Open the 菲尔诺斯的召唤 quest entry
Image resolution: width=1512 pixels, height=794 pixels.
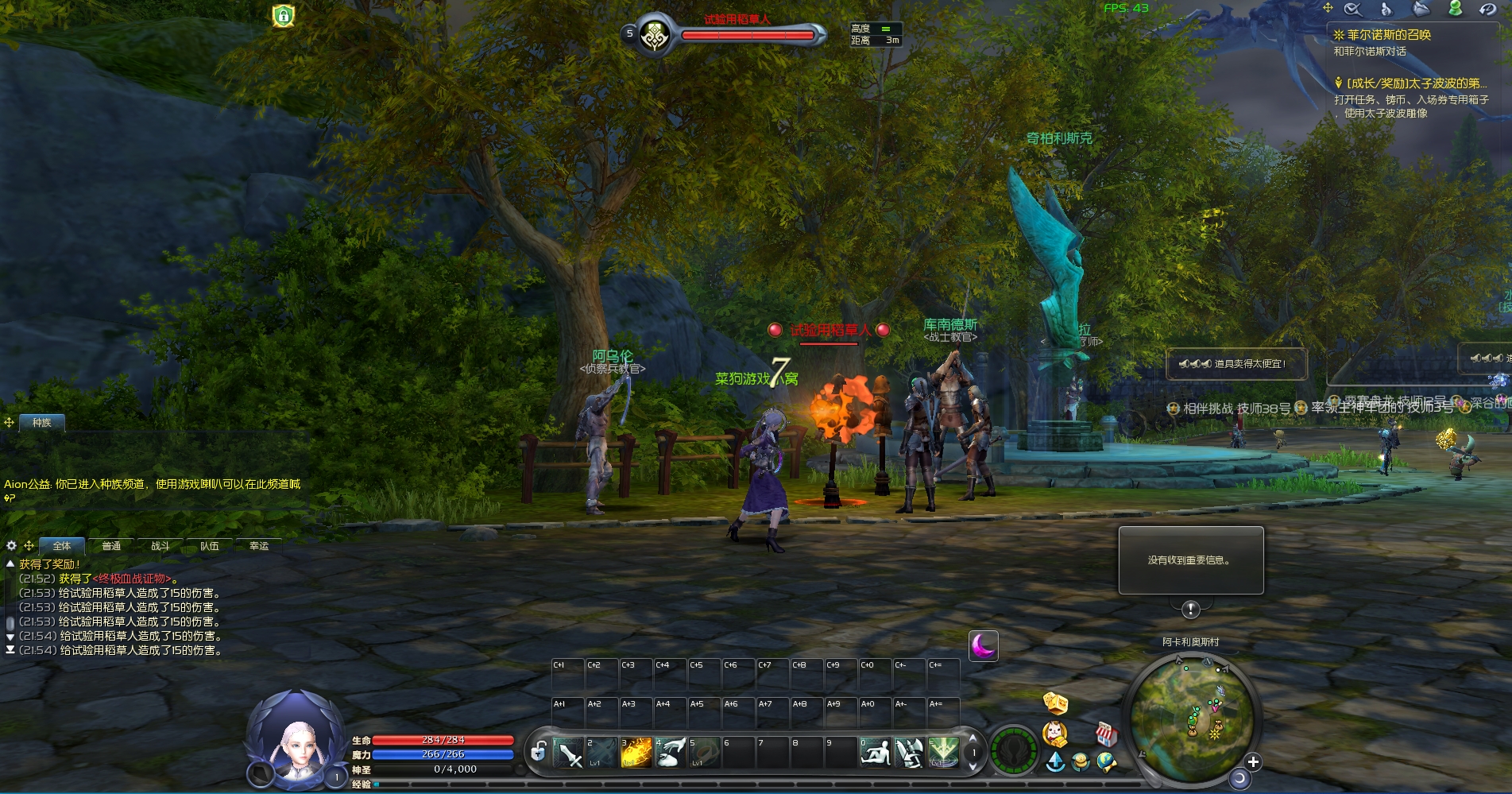(x=1388, y=35)
